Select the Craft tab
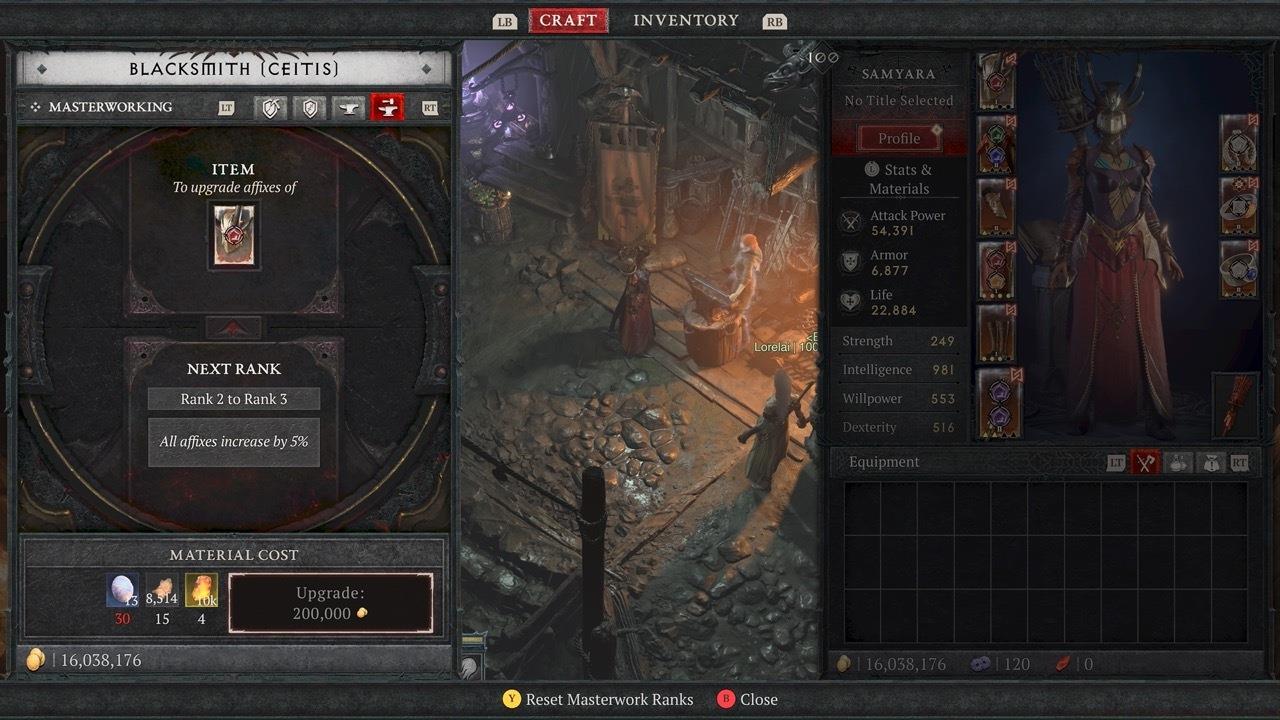1280x720 pixels. [x=568, y=21]
